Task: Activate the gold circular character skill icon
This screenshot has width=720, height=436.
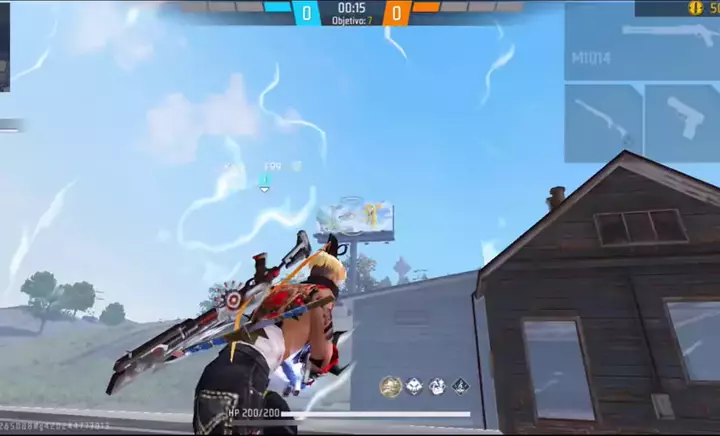Action: click(390, 386)
